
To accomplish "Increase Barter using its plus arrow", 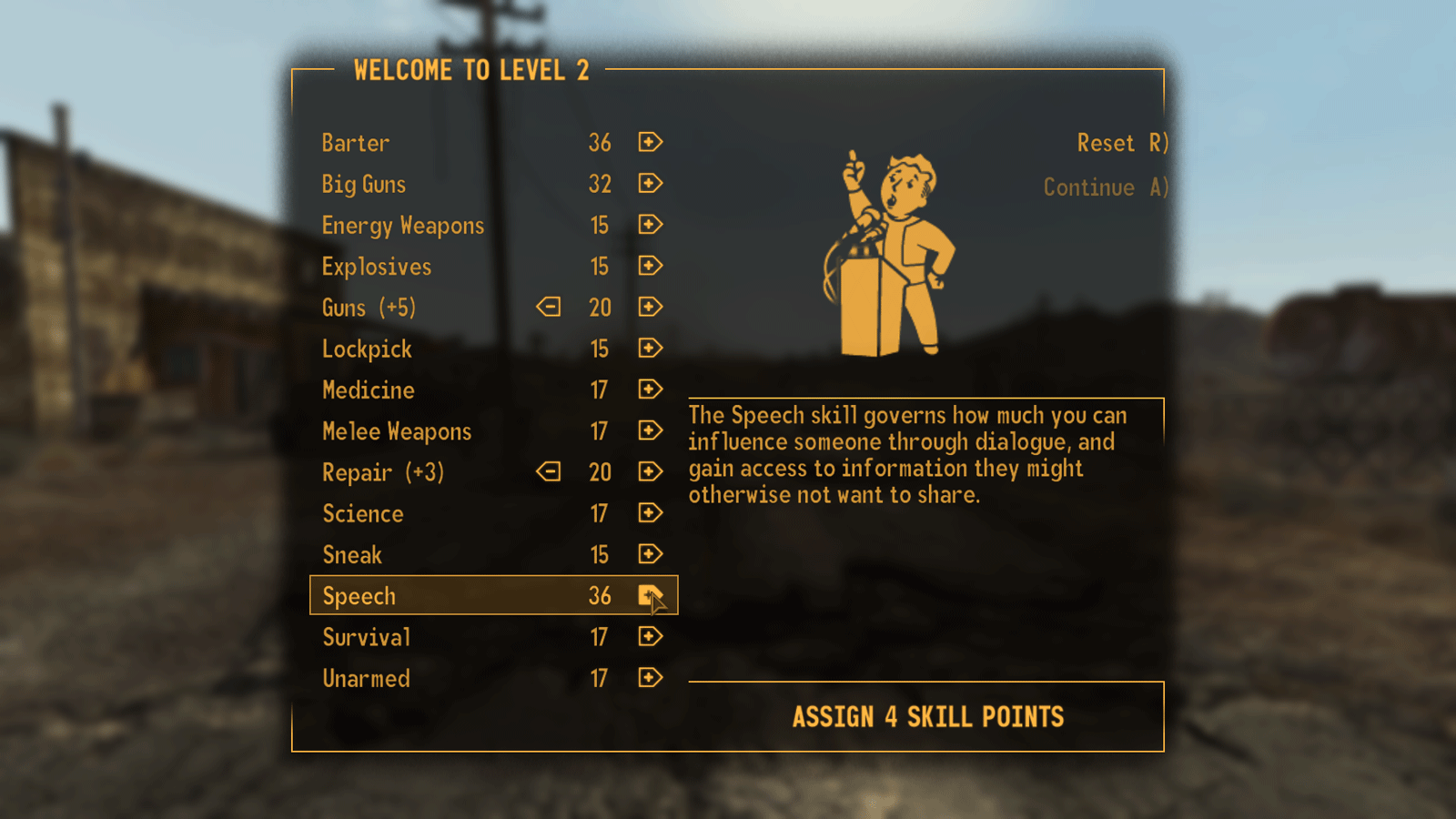I will pyautogui.click(x=649, y=143).
